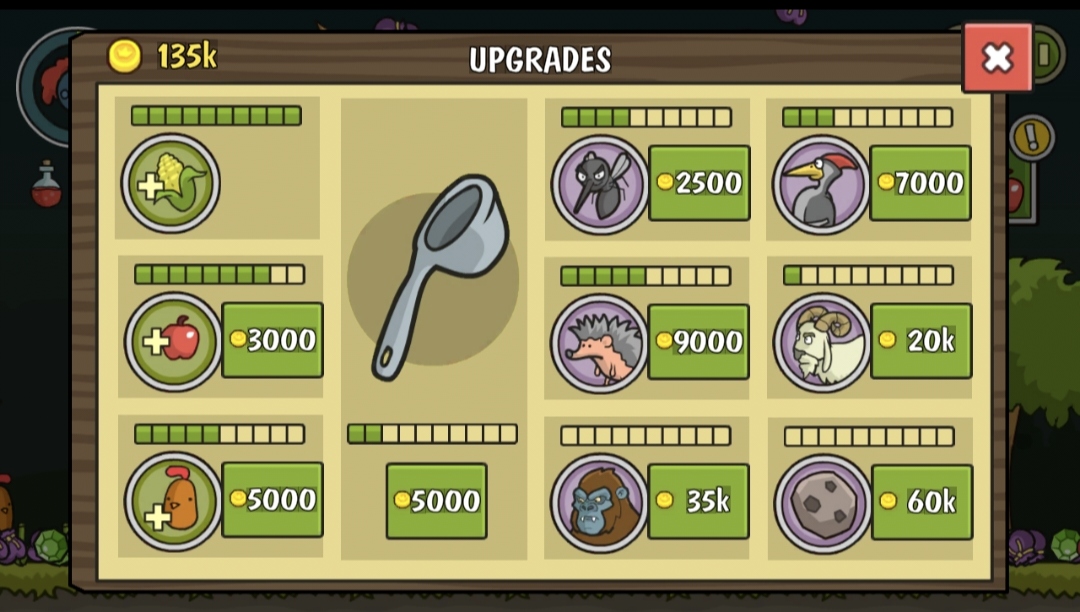The image size is (1080, 612).
Task: Purchase the 5000-coin chicken upgrade
Action: click(x=272, y=499)
